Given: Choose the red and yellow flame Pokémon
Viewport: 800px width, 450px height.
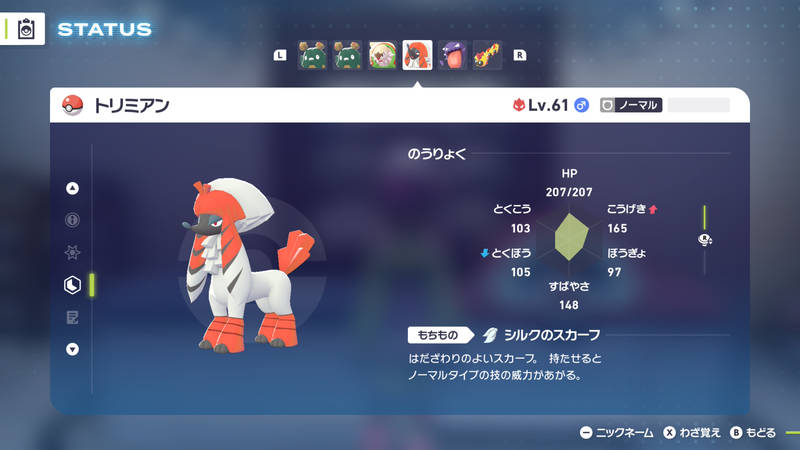Looking at the screenshot, I should pos(487,55).
